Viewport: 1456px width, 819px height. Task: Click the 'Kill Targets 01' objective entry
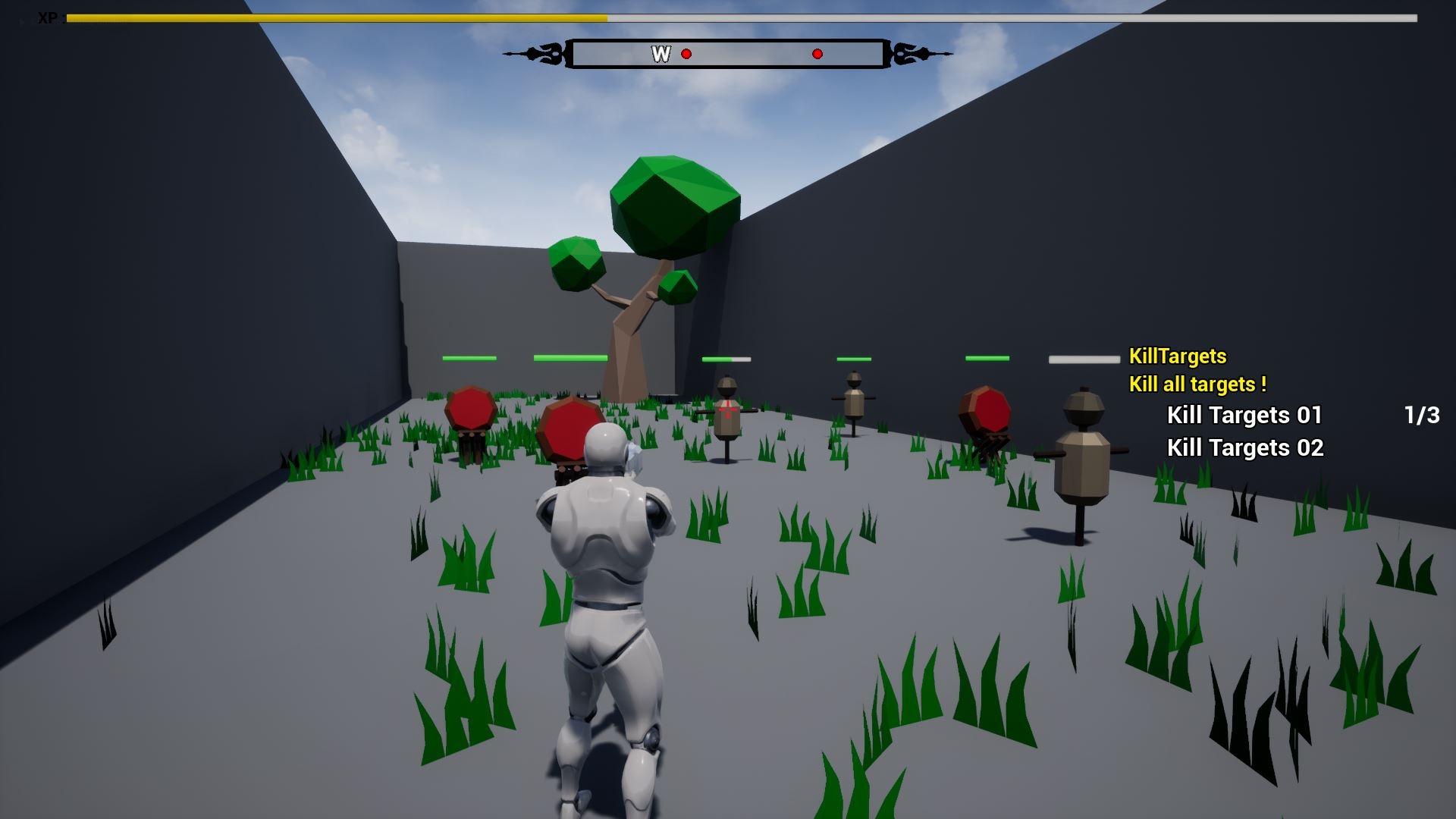click(x=1244, y=415)
